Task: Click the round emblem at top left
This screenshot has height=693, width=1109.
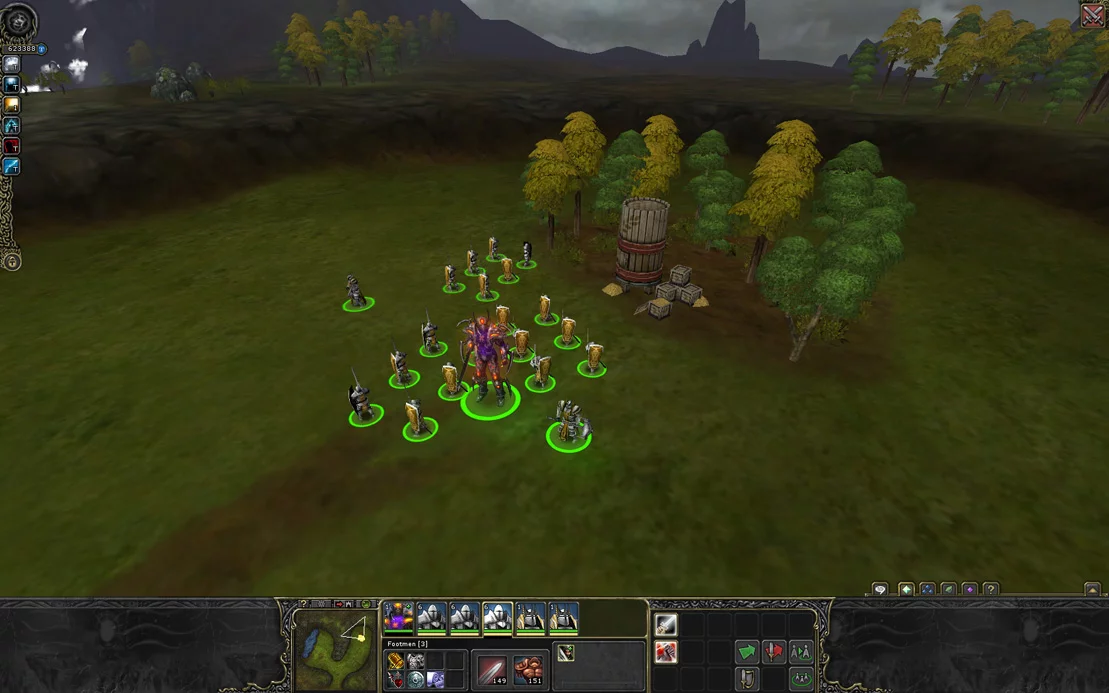Action: pyautogui.click(x=18, y=21)
